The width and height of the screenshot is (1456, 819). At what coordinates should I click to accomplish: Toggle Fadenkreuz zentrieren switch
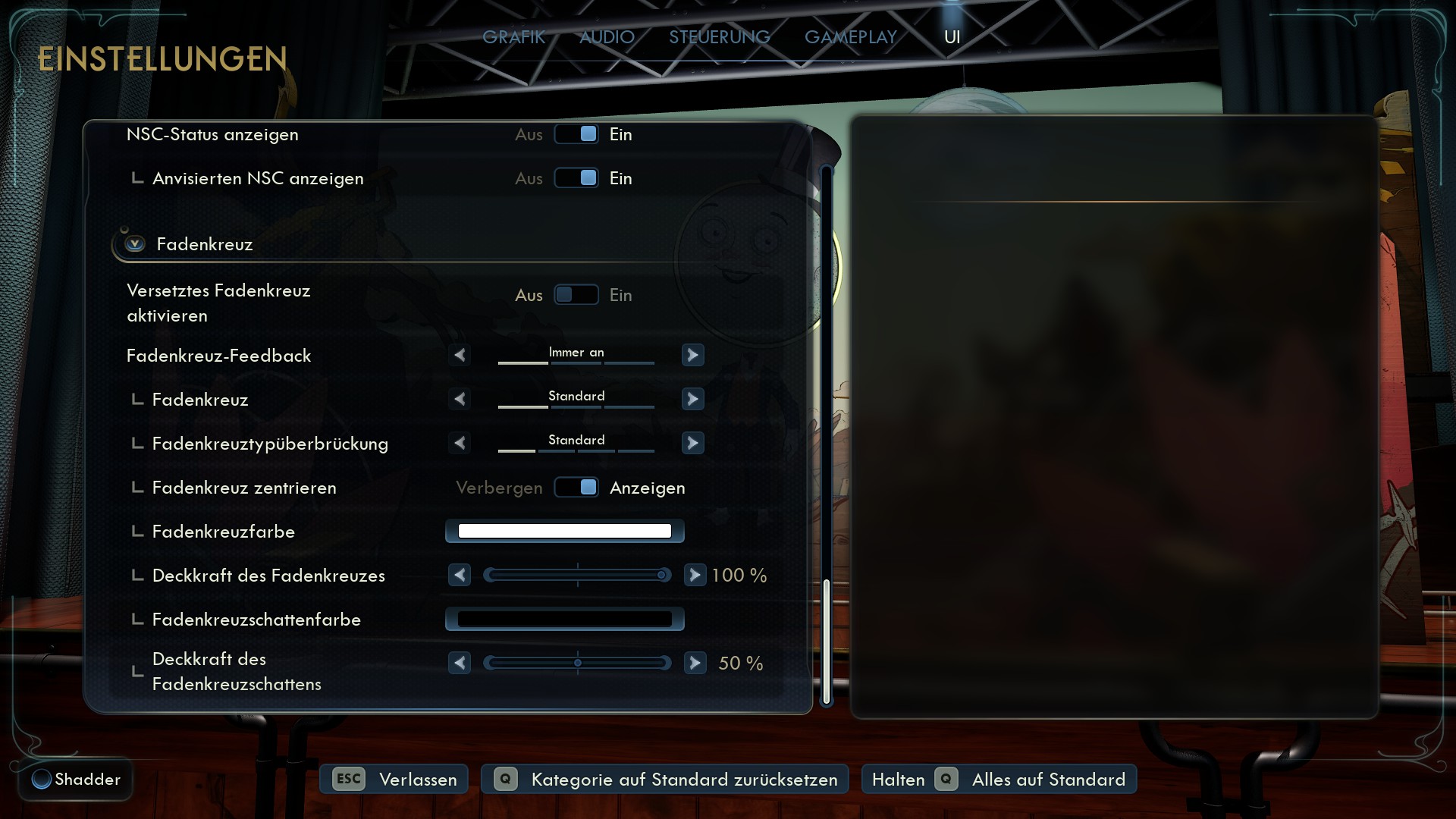coord(576,488)
